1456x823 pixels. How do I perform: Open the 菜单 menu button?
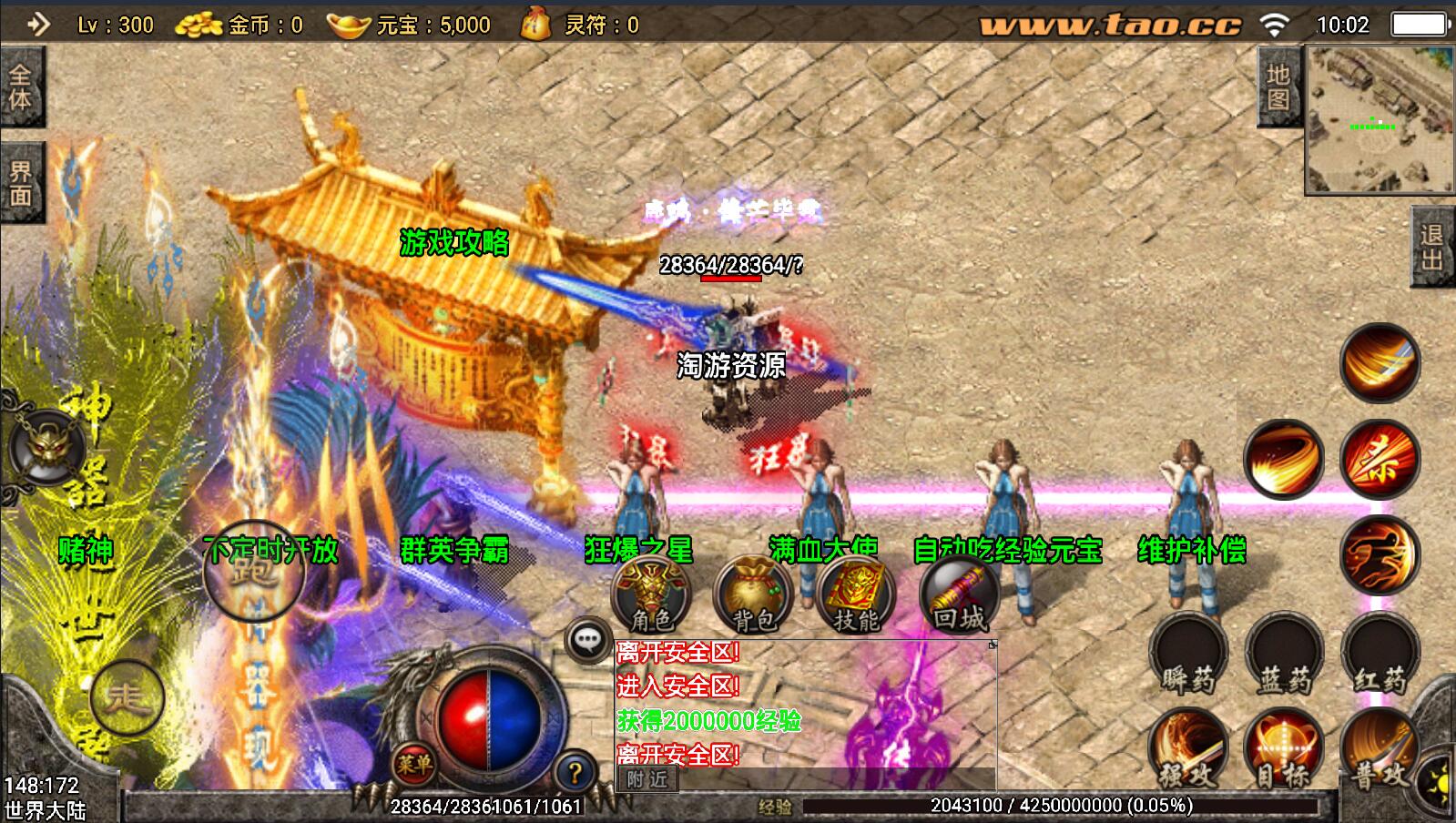click(x=414, y=765)
